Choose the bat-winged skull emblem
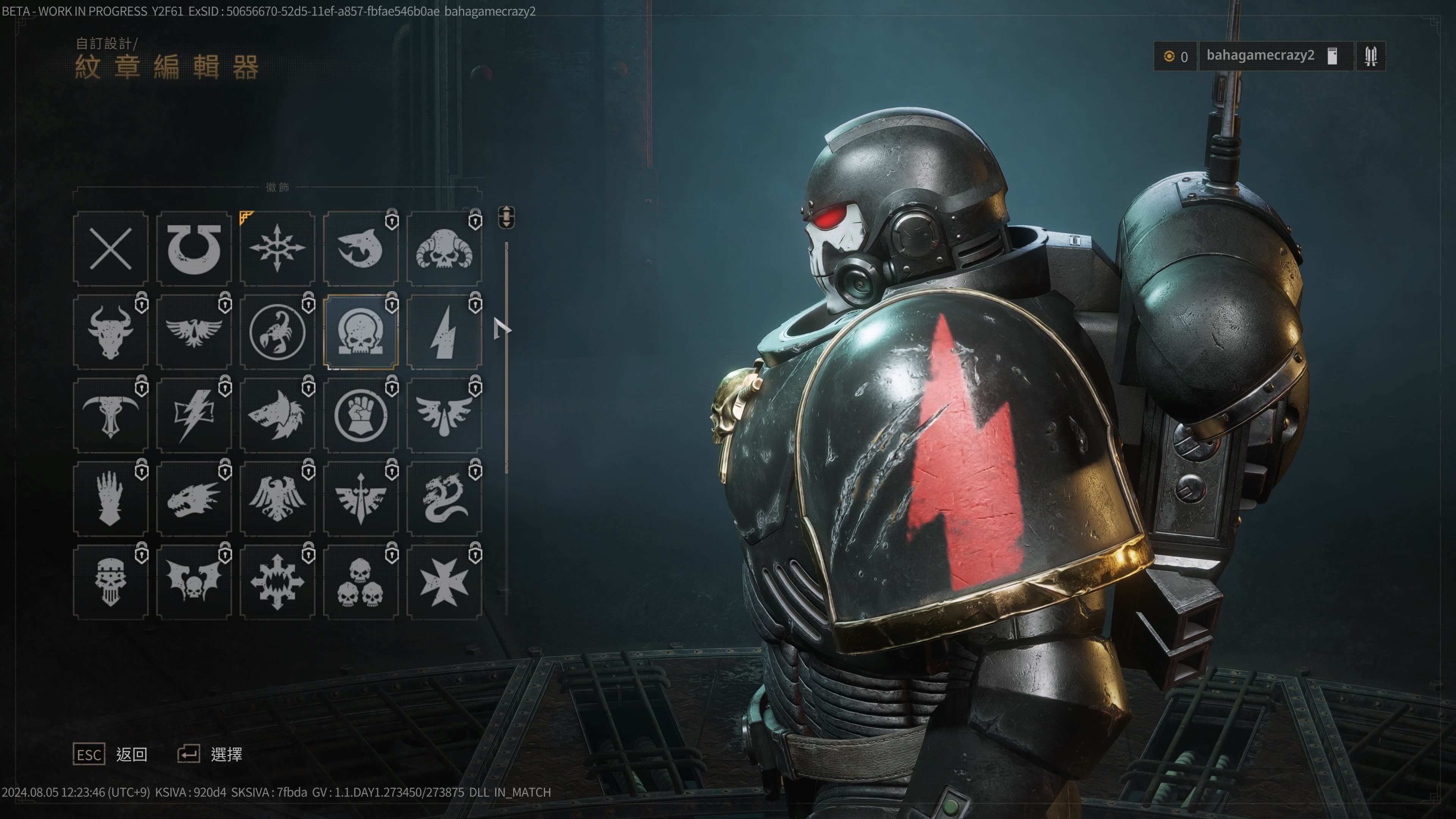 click(x=194, y=582)
